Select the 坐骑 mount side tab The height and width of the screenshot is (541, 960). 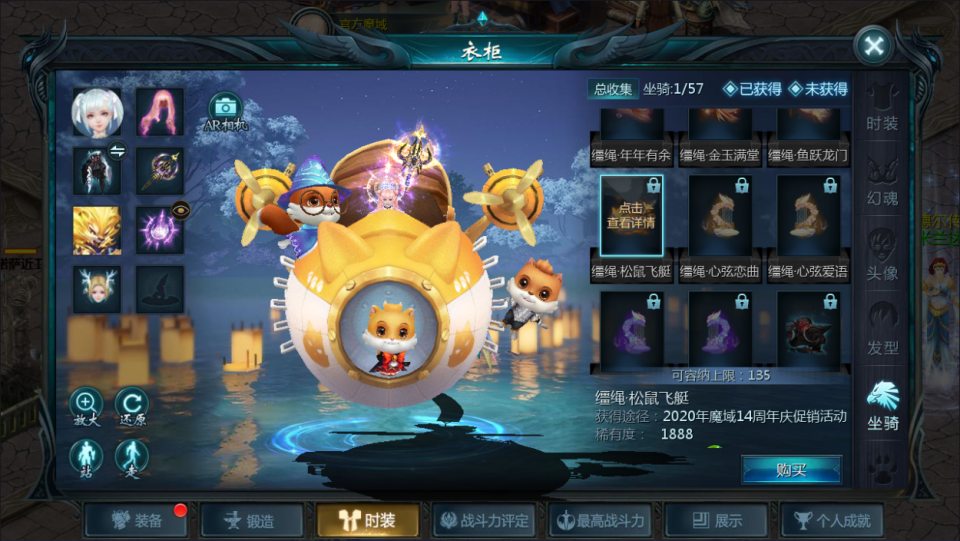click(882, 405)
